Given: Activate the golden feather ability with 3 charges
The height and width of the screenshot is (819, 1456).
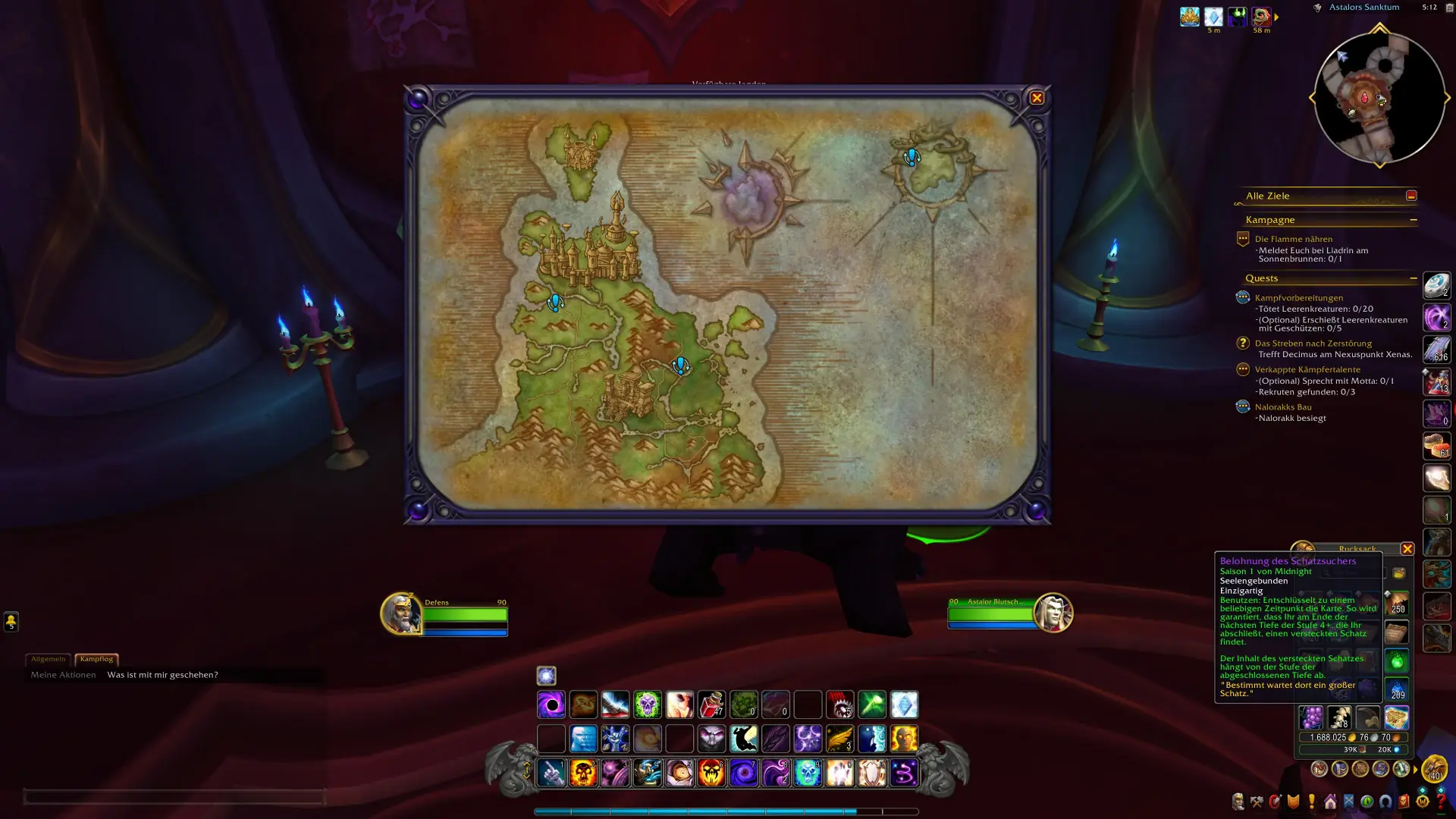Looking at the screenshot, I should pos(840,739).
